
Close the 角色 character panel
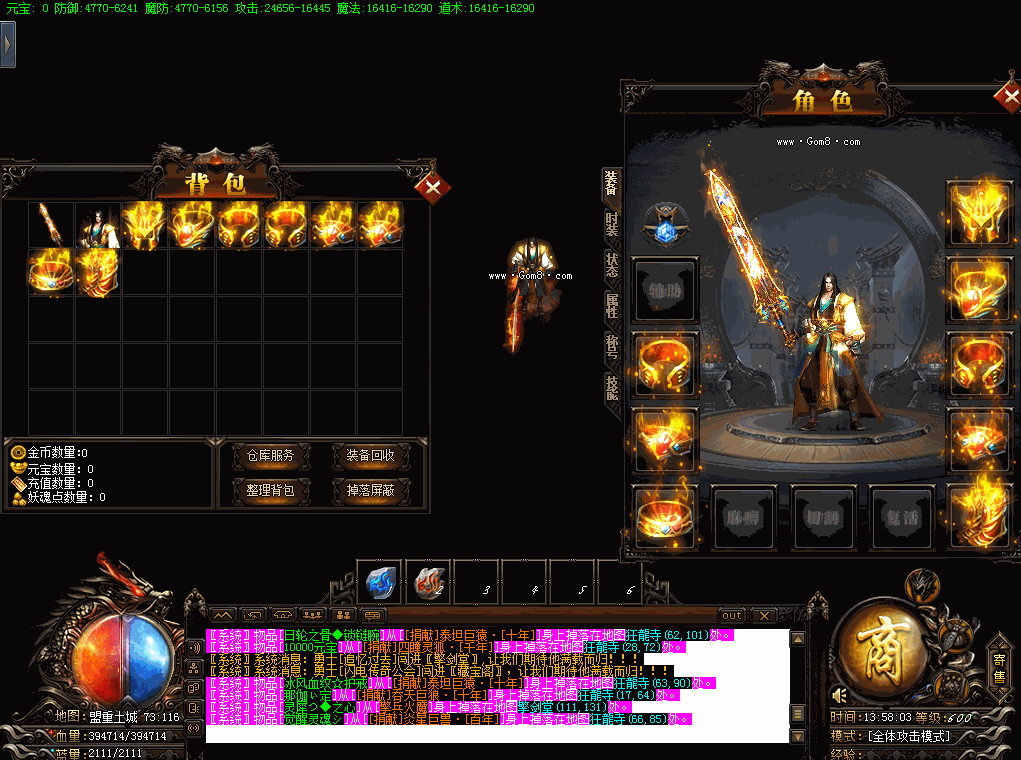point(1006,97)
